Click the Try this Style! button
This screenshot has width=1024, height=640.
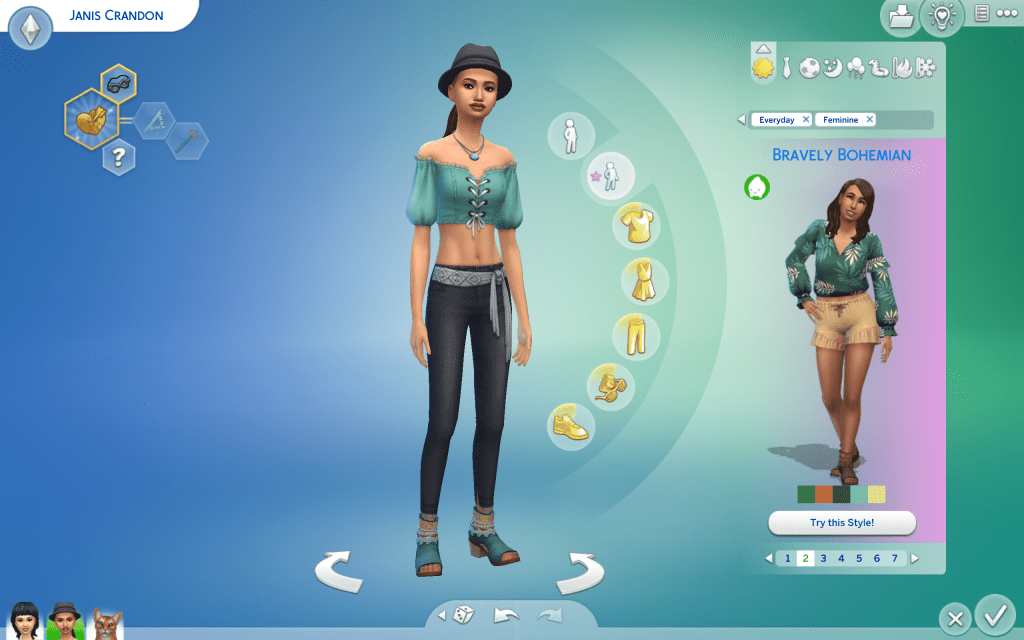[x=842, y=523]
